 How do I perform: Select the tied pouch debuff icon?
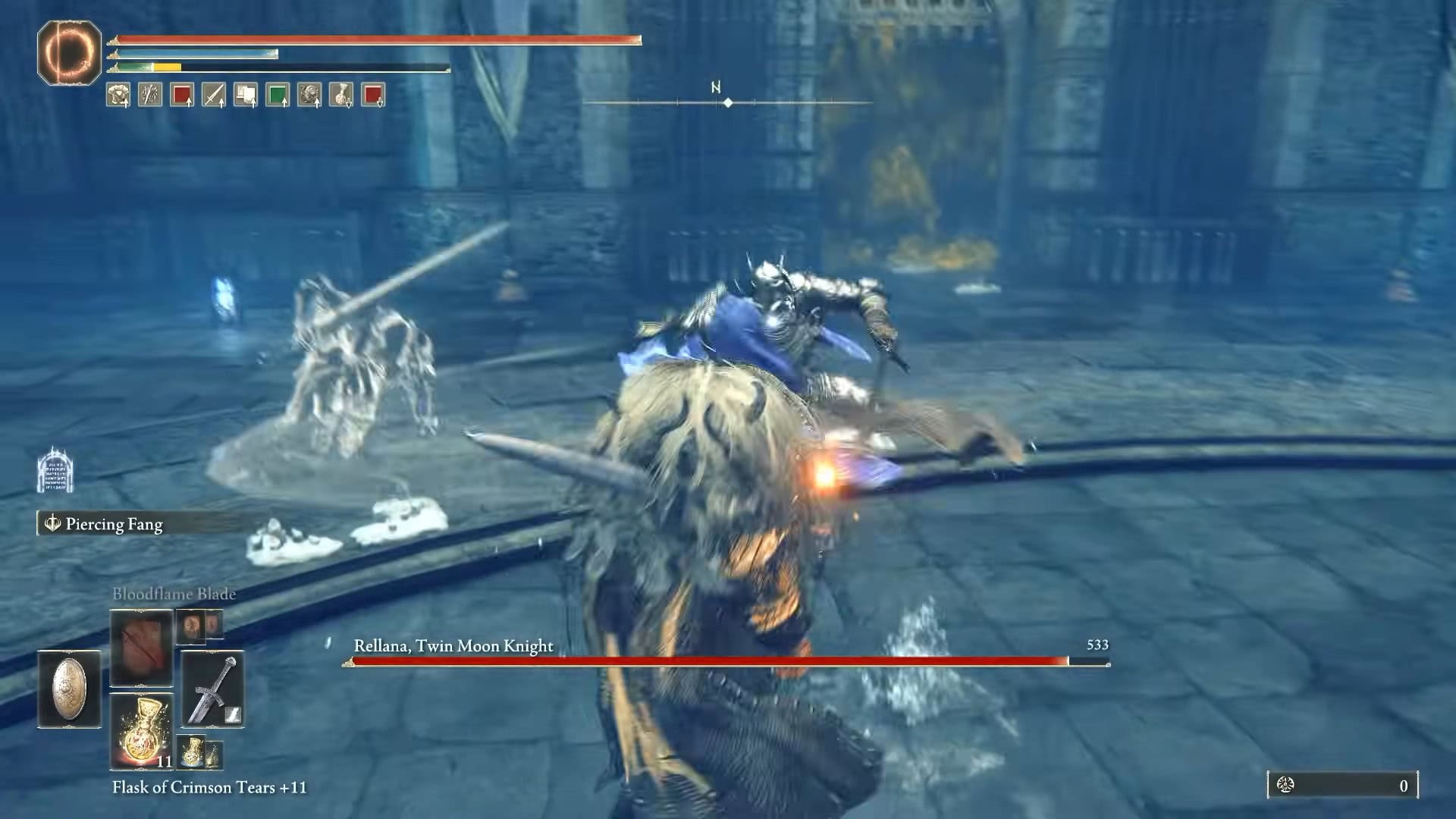click(x=340, y=95)
